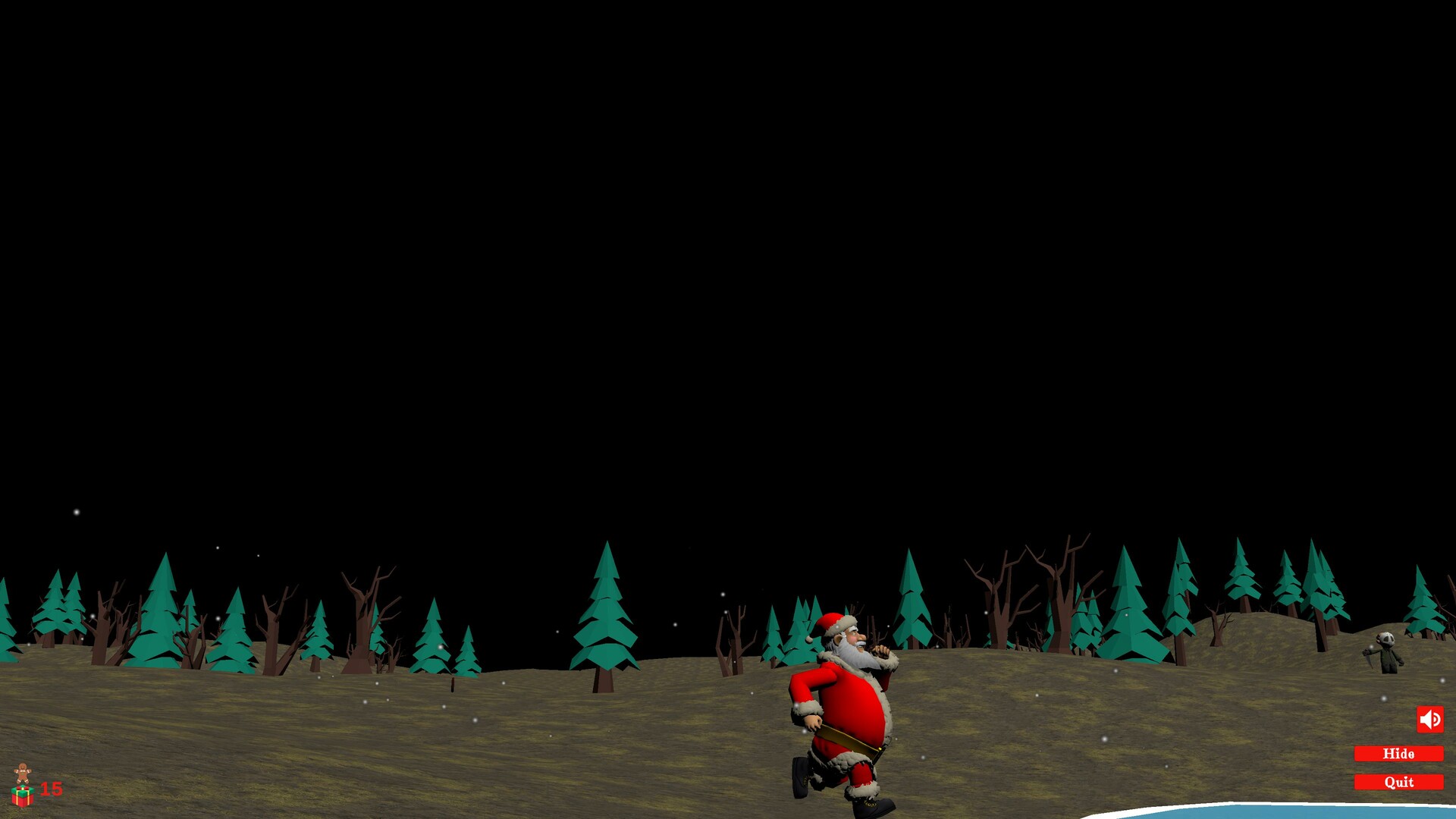Click the red score number 15
The width and height of the screenshot is (1456, 819).
click(51, 789)
